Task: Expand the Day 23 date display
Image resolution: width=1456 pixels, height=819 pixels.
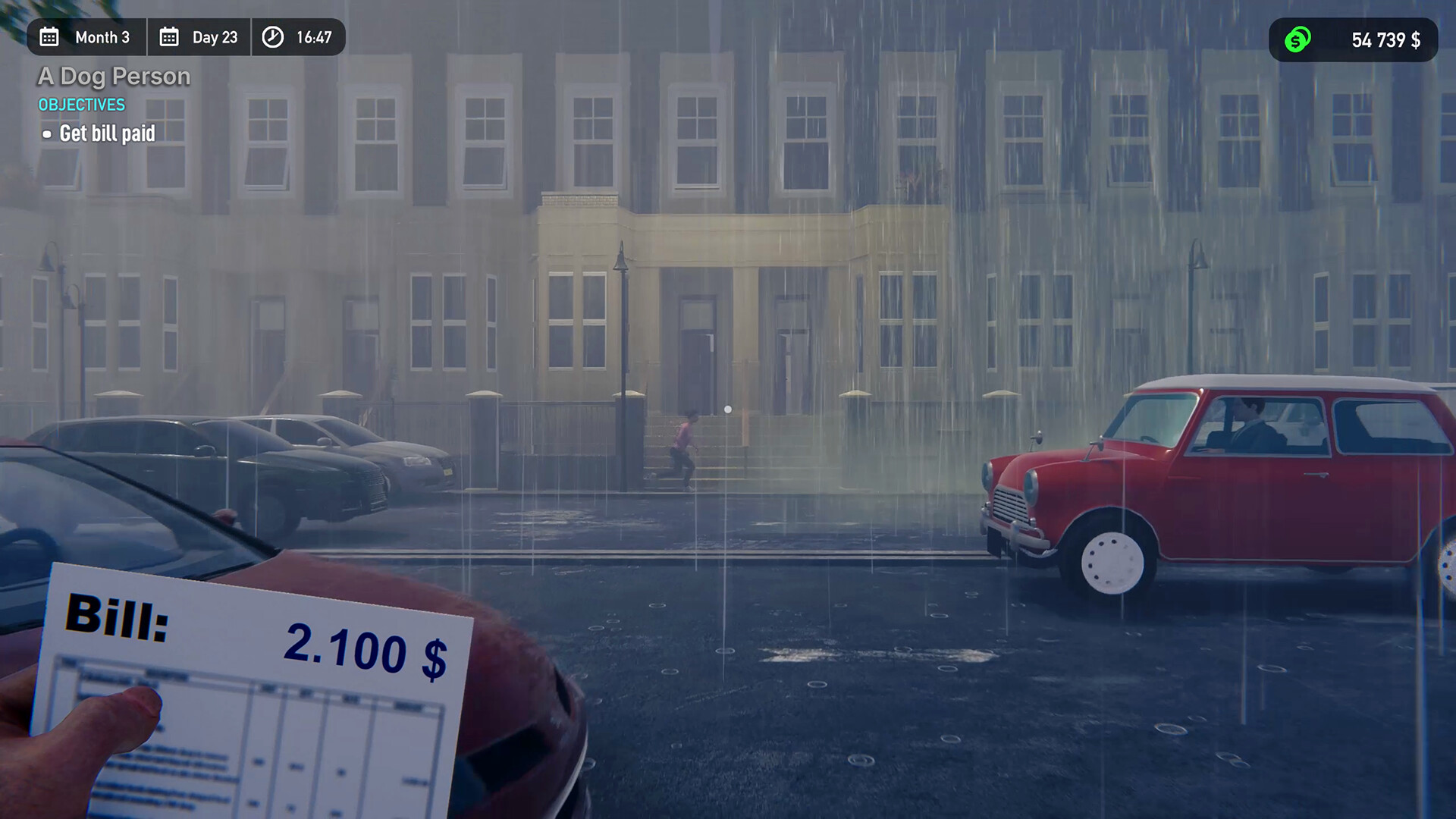Action: [199, 36]
